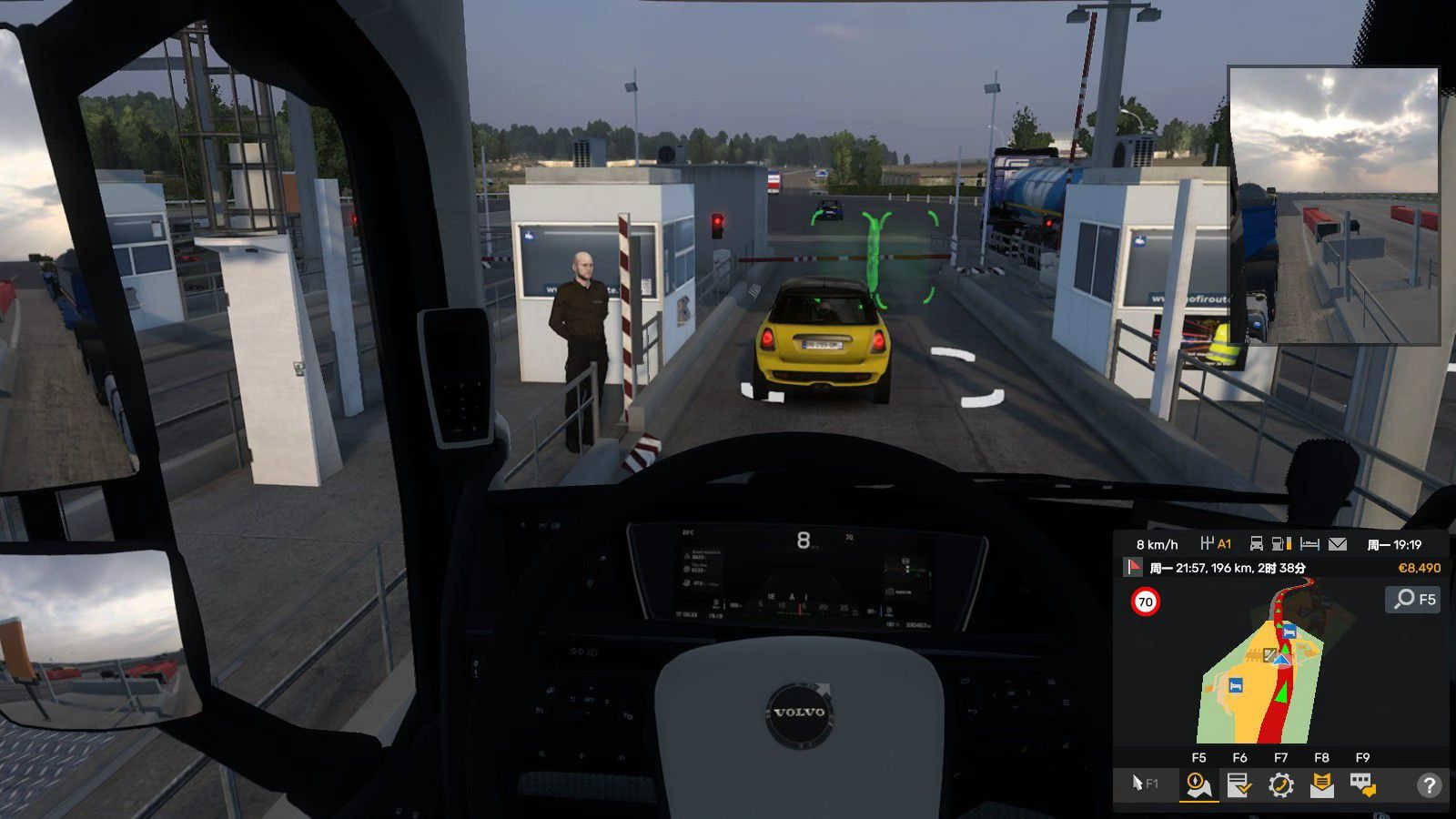Activate the mouse cursor mode icon

(1145, 784)
